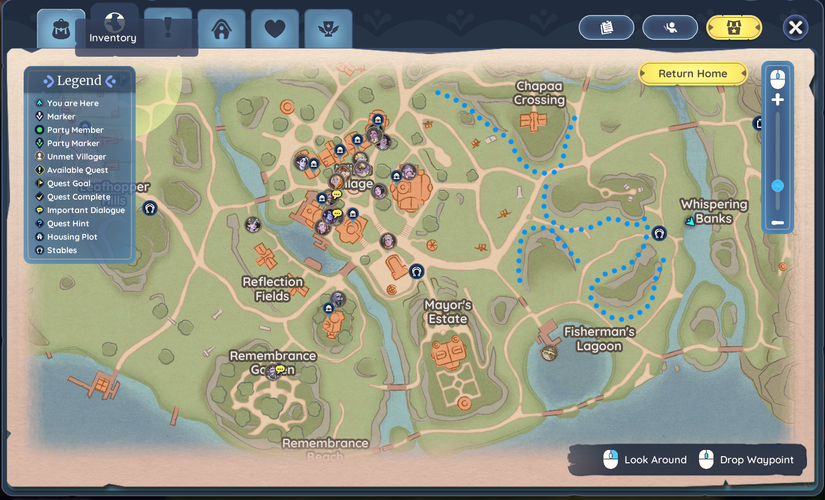Select the clipboard notes button
This screenshot has width=825, height=500.
[x=606, y=28]
